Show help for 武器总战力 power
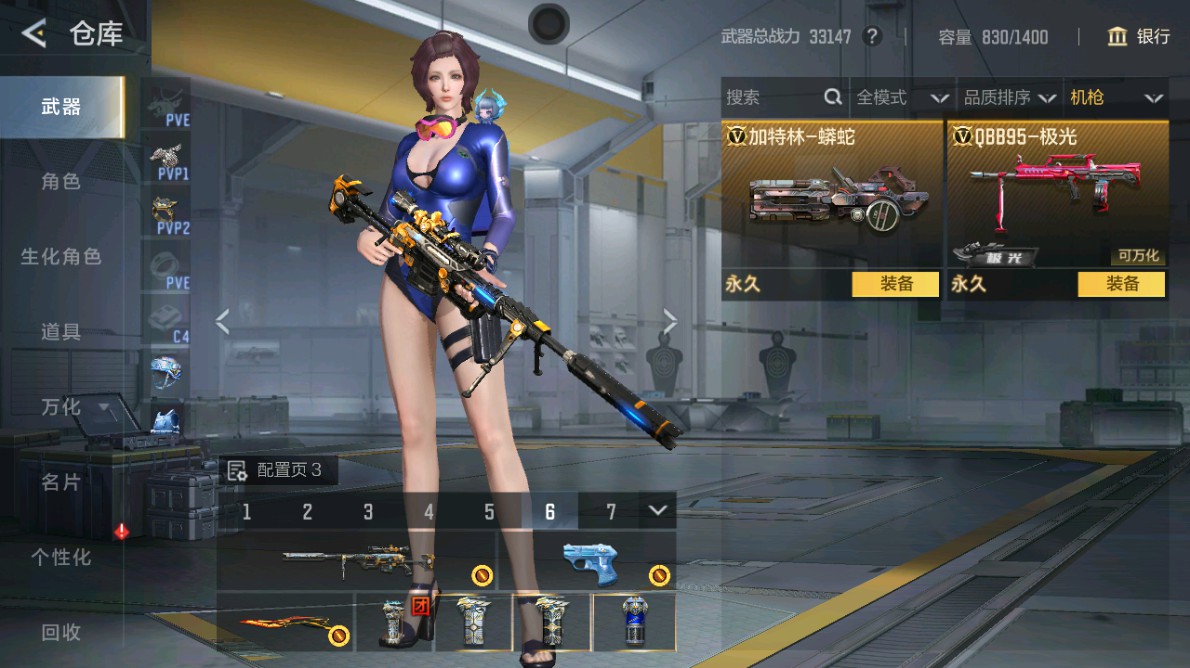 click(873, 37)
